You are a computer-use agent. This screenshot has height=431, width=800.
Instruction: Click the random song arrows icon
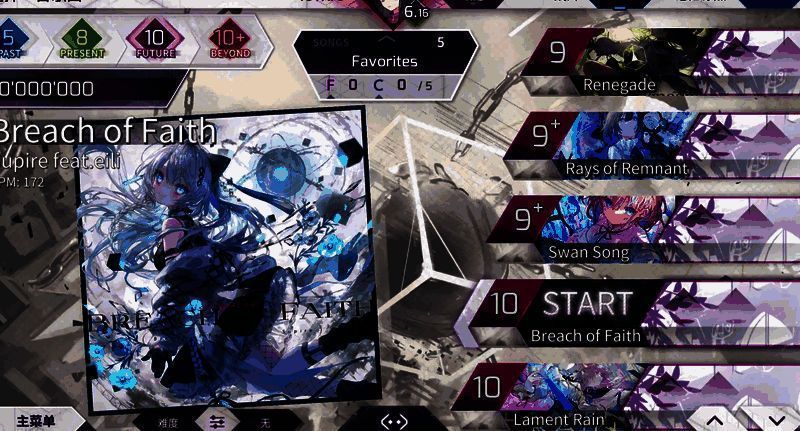pos(394,421)
